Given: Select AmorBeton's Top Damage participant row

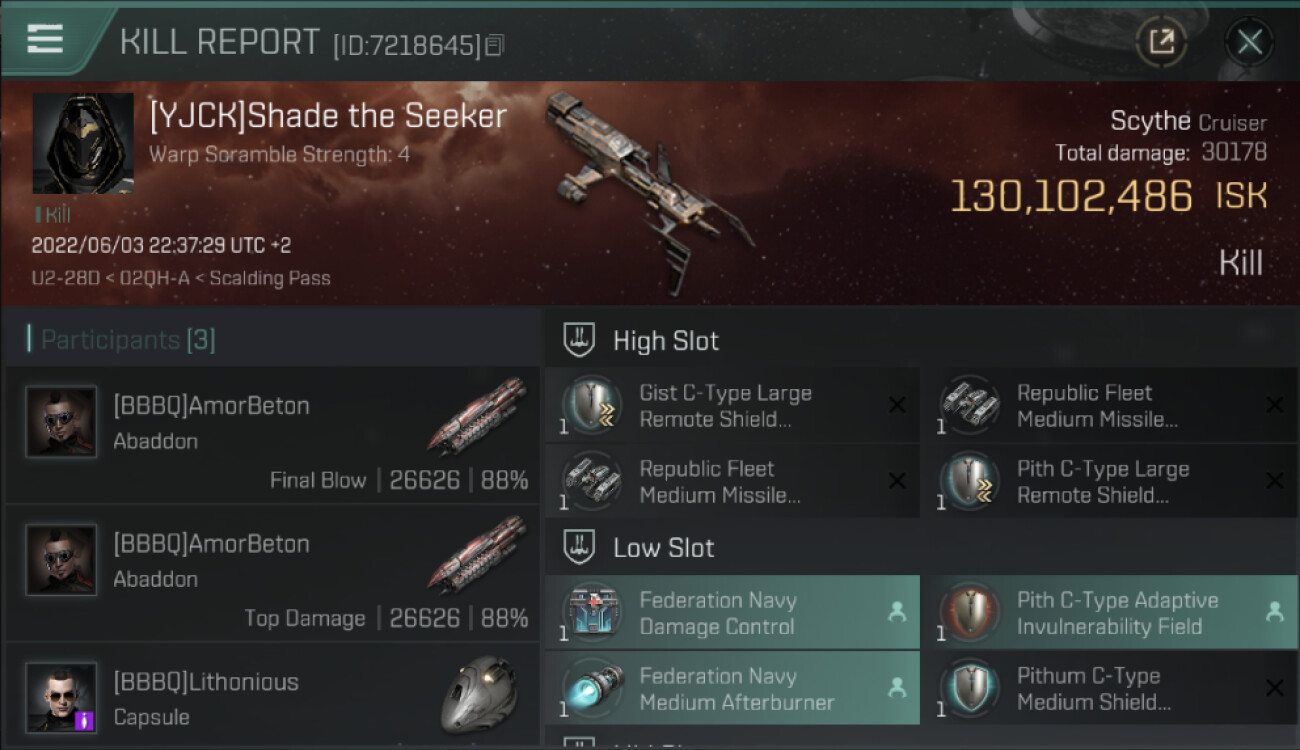Looking at the screenshot, I should point(272,573).
